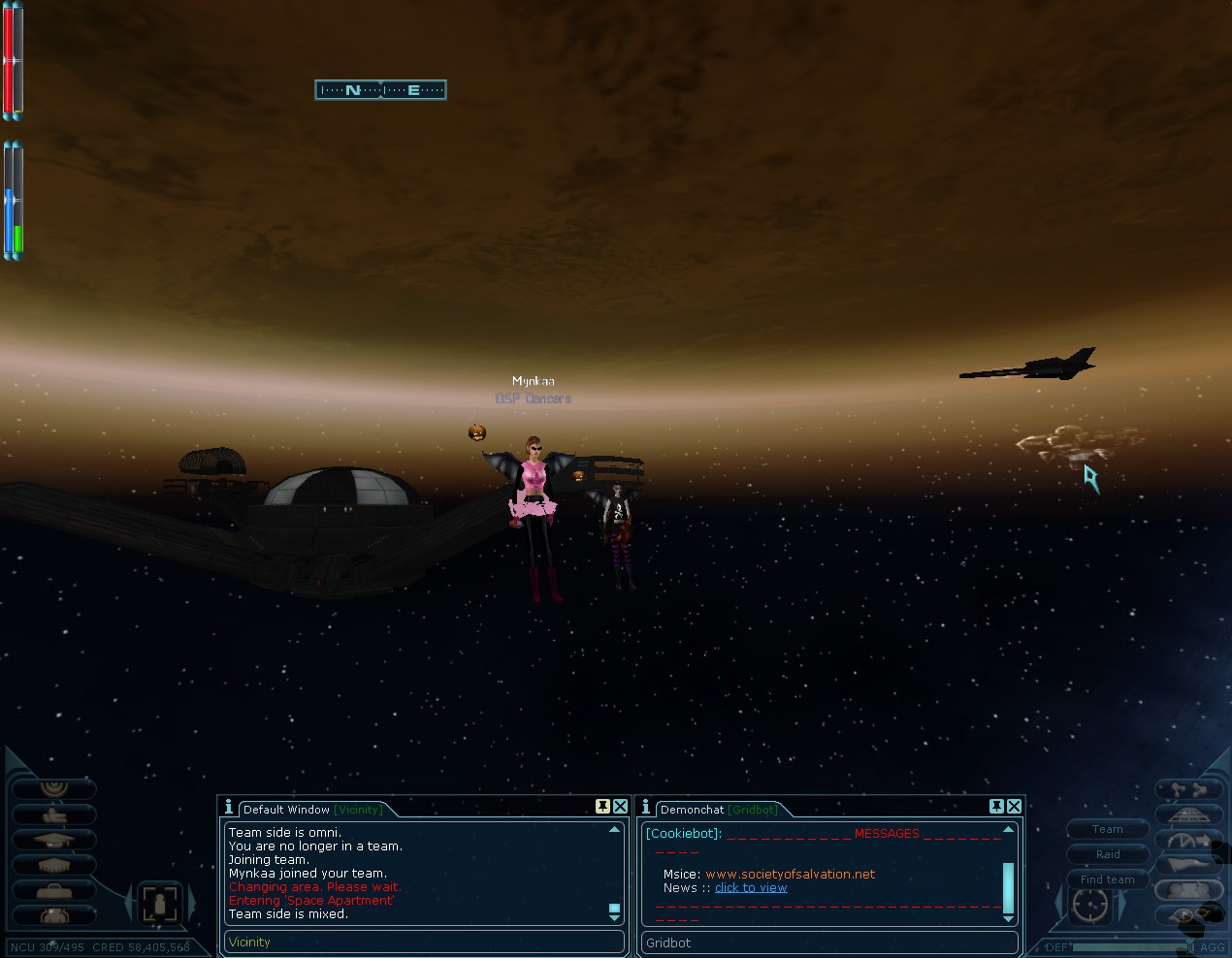1232x958 pixels.
Task: Open the briefcase inventory icon
Action: (53, 890)
